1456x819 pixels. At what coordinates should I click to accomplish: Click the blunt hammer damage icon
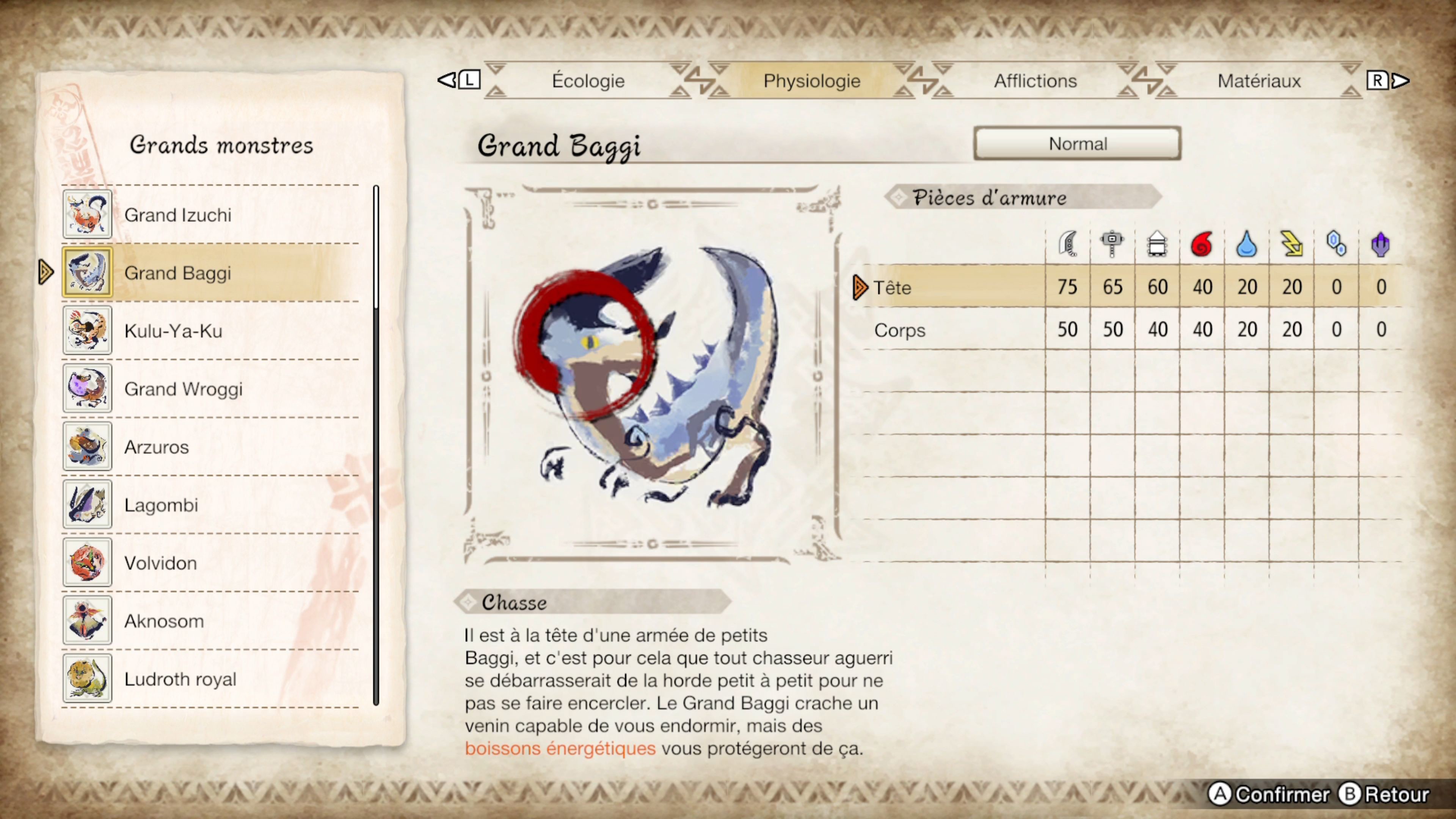(x=1112, y=243)
